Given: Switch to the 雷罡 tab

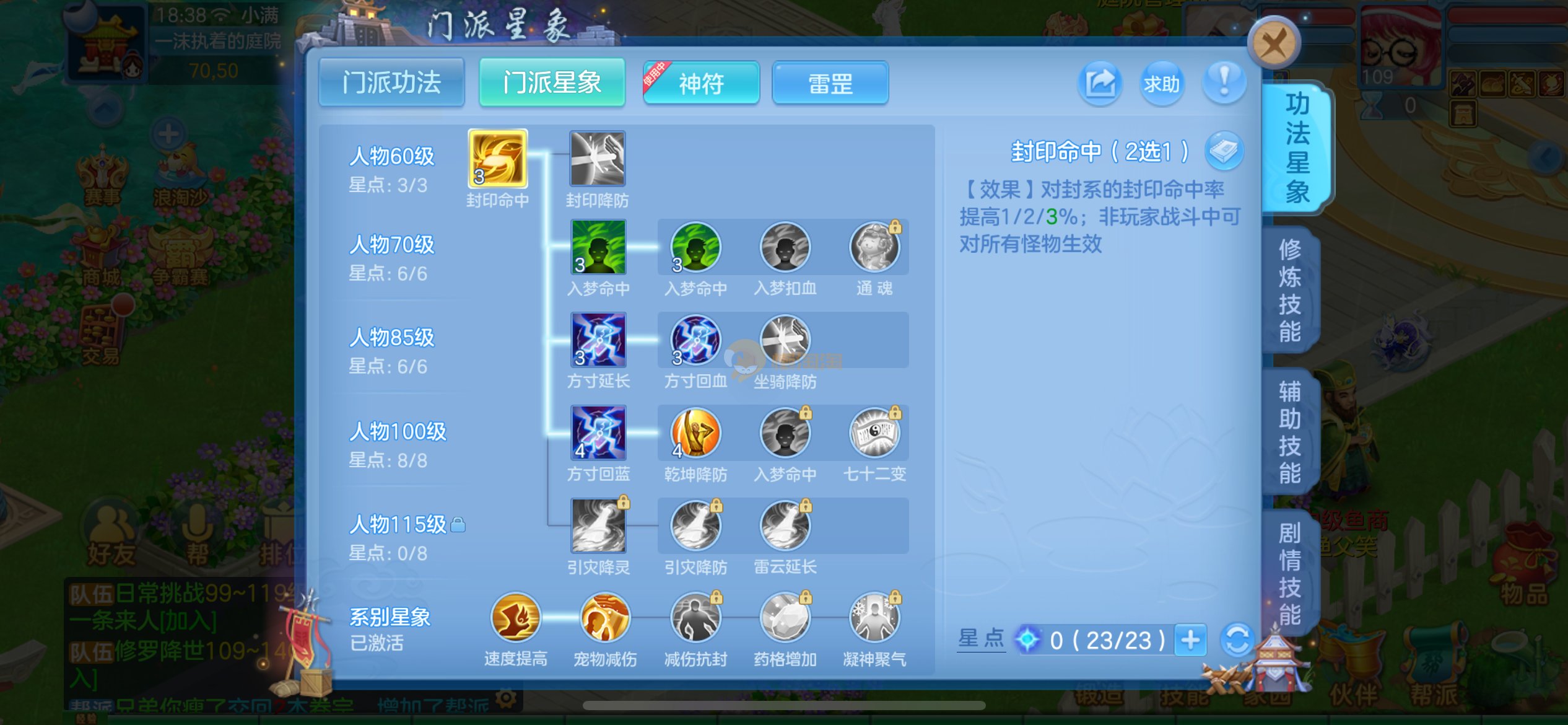Looking at the screenshot, I should [830, 83].
